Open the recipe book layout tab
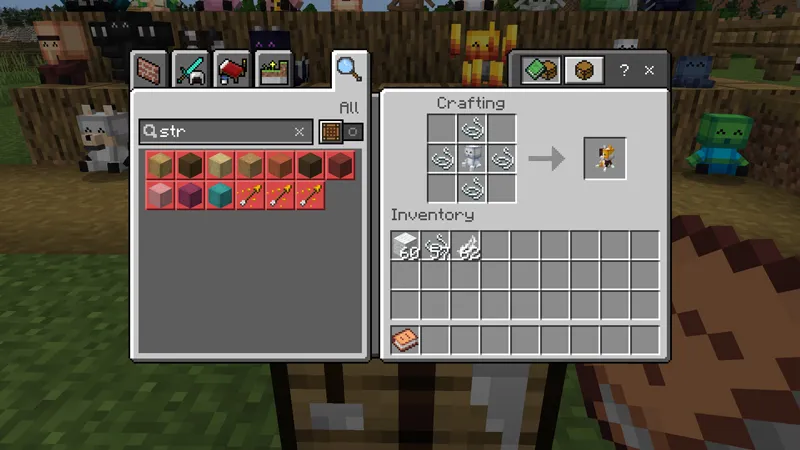800x450 pixels. (x=541, y=71)
